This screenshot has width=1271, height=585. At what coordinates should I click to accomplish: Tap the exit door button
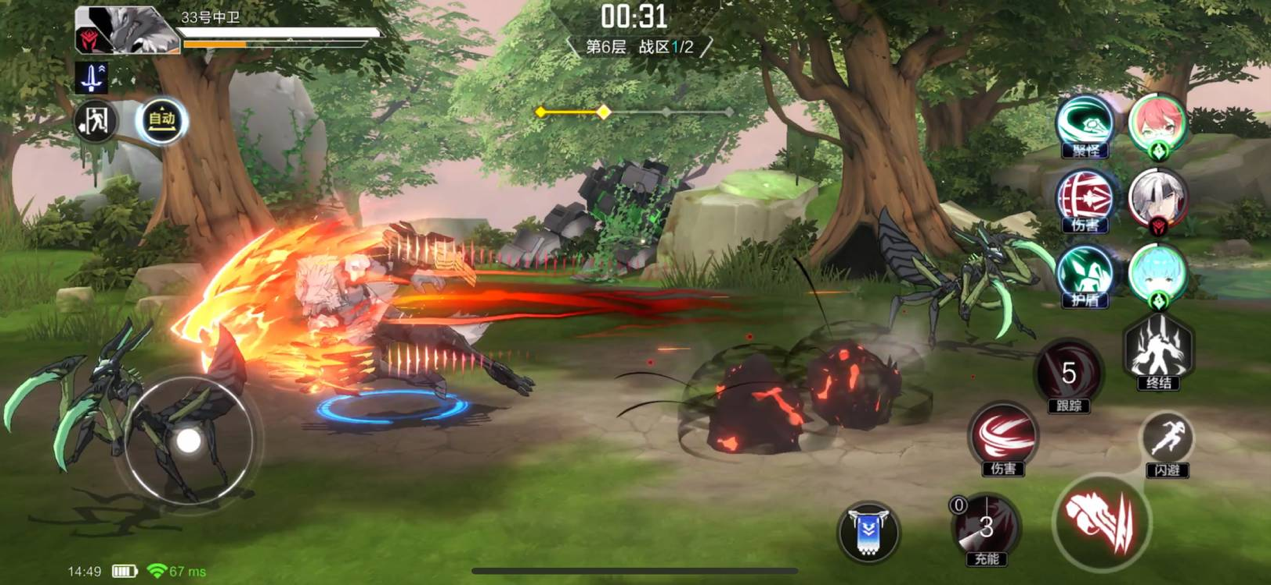(x=97, y=122)
